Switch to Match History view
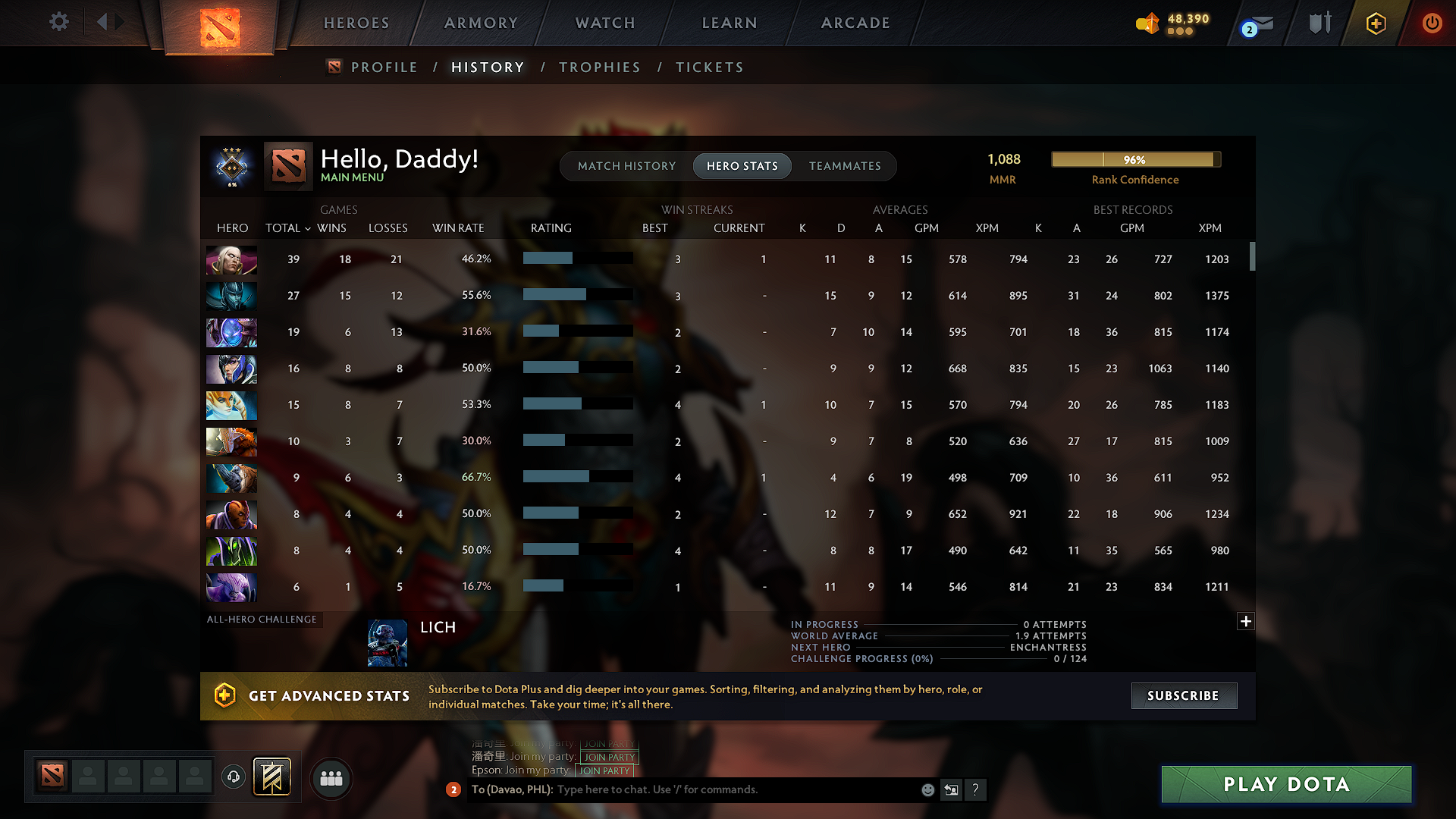 click(626, 166)
